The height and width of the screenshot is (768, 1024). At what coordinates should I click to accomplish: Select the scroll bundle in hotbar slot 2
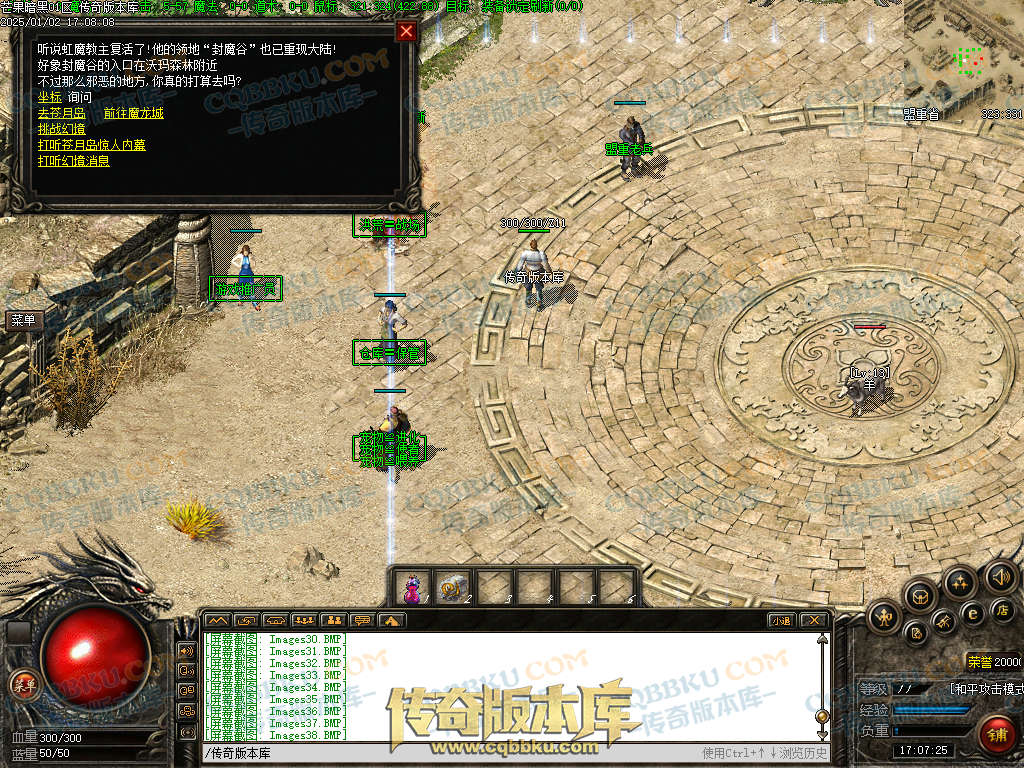(453, 588)
